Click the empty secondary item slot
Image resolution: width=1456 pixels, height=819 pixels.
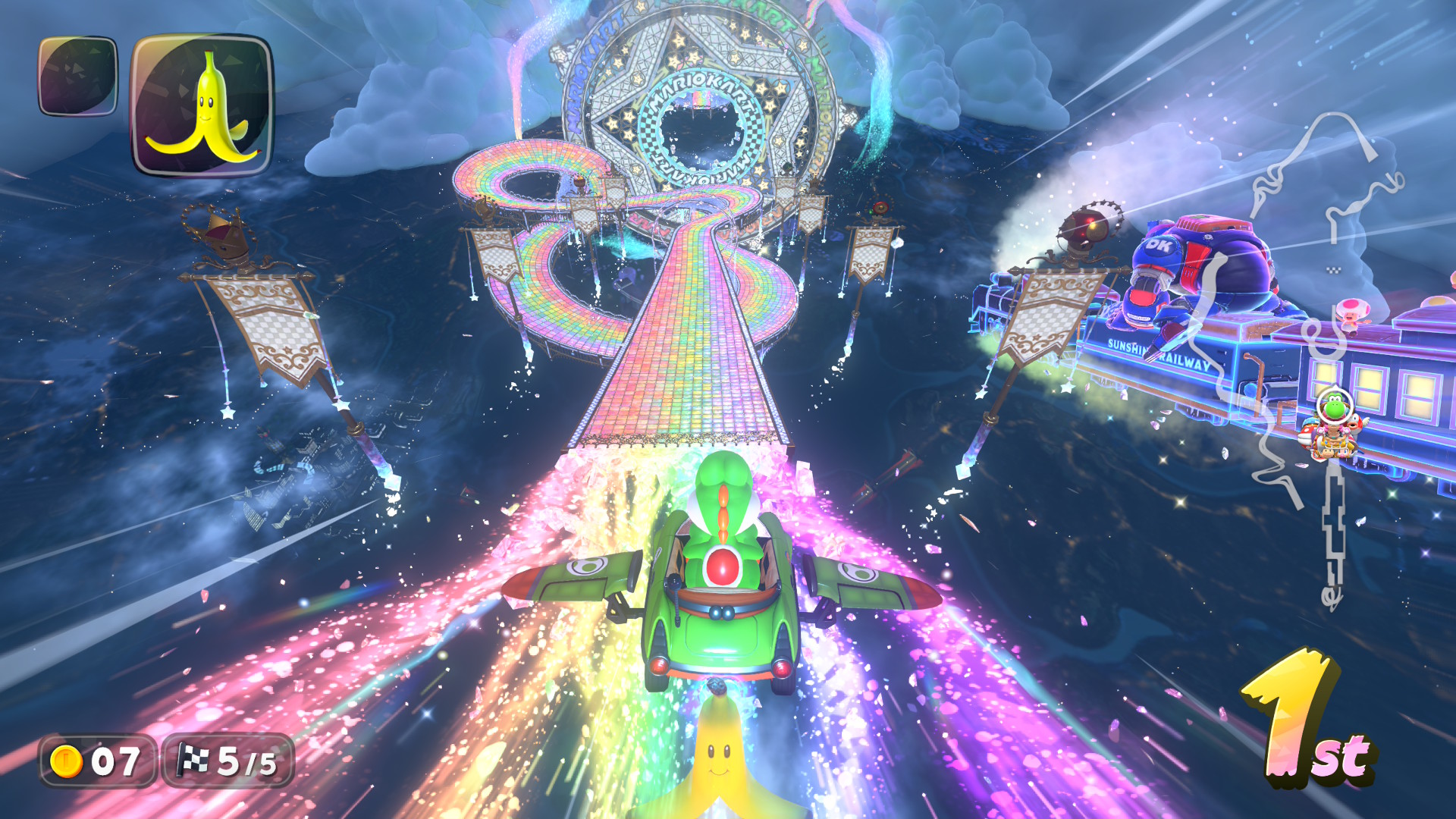pos(78,76)
